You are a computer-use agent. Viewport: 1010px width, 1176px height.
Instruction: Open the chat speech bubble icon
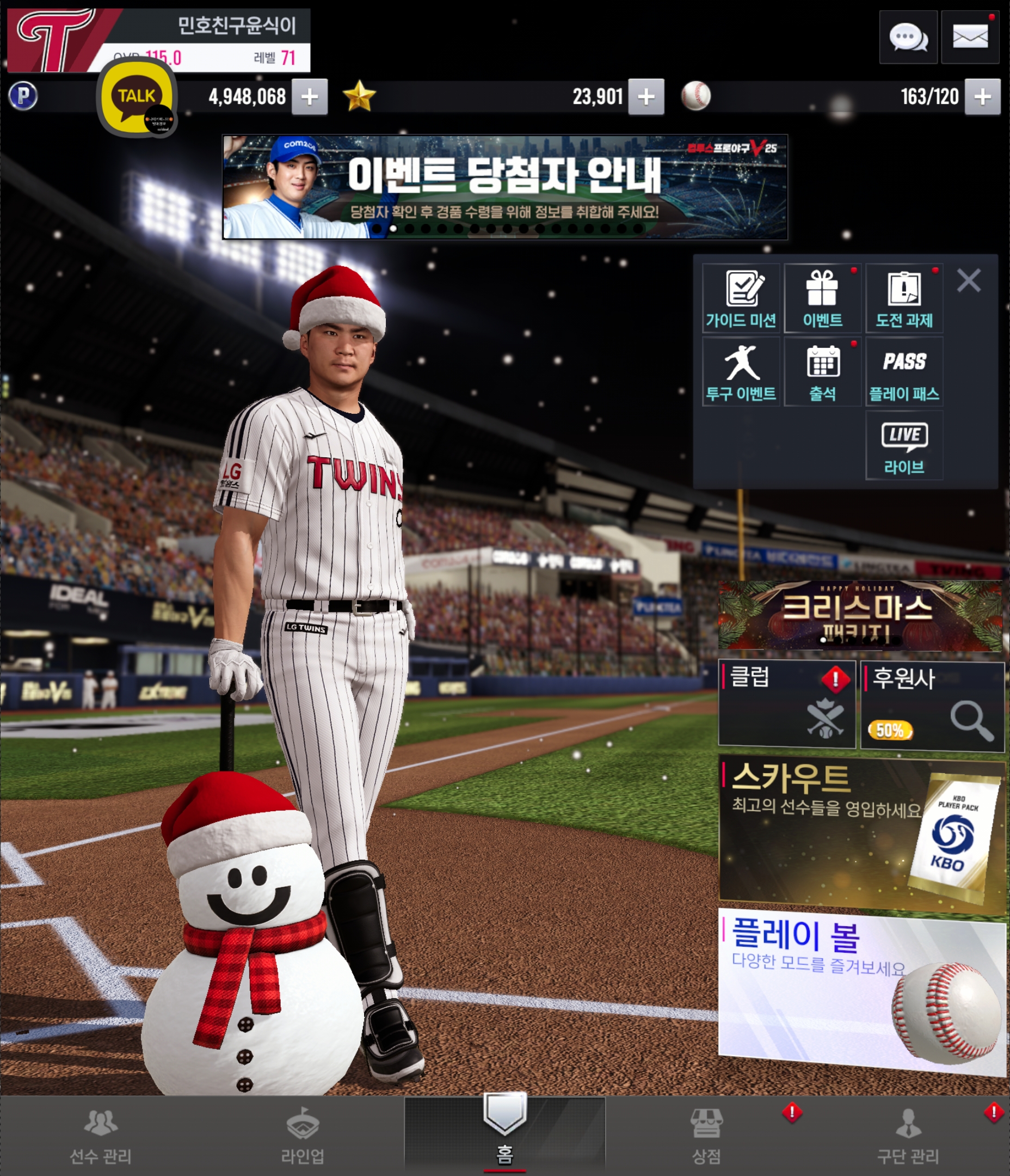[908, 38]
